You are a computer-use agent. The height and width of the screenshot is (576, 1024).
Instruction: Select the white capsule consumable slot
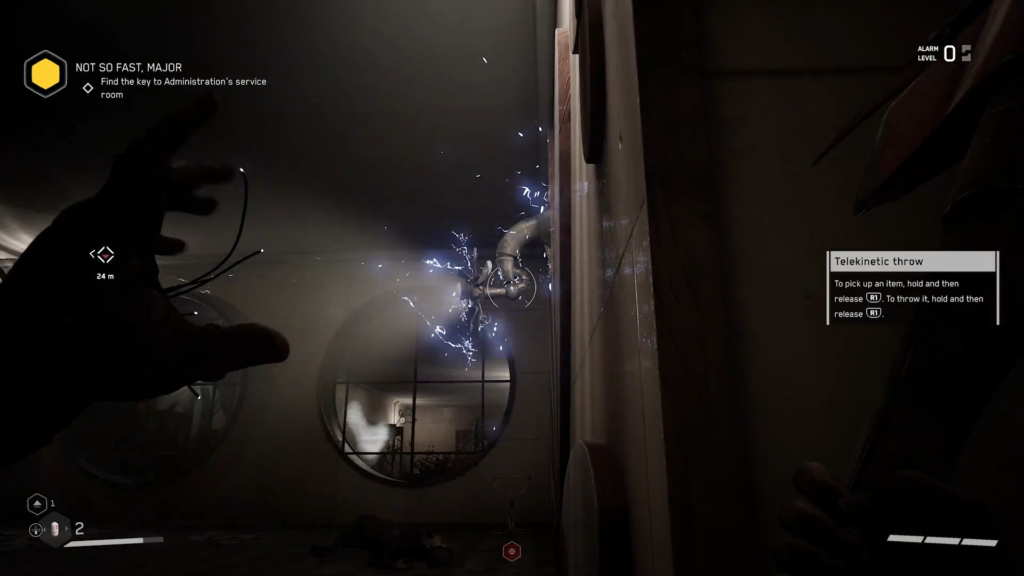pos(57,529)
